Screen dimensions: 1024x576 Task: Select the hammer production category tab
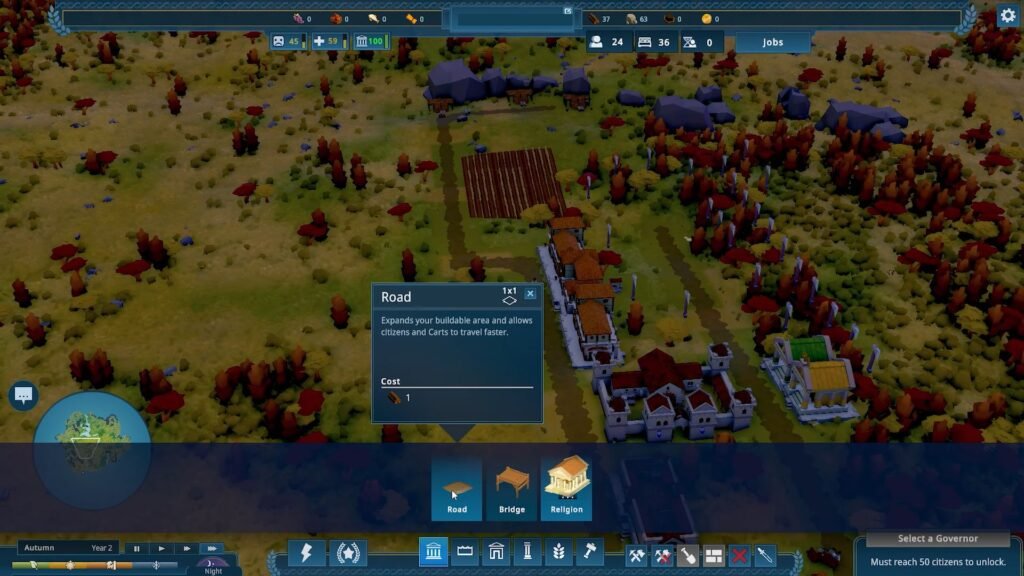pyautogui.click(x=590, y=553)
